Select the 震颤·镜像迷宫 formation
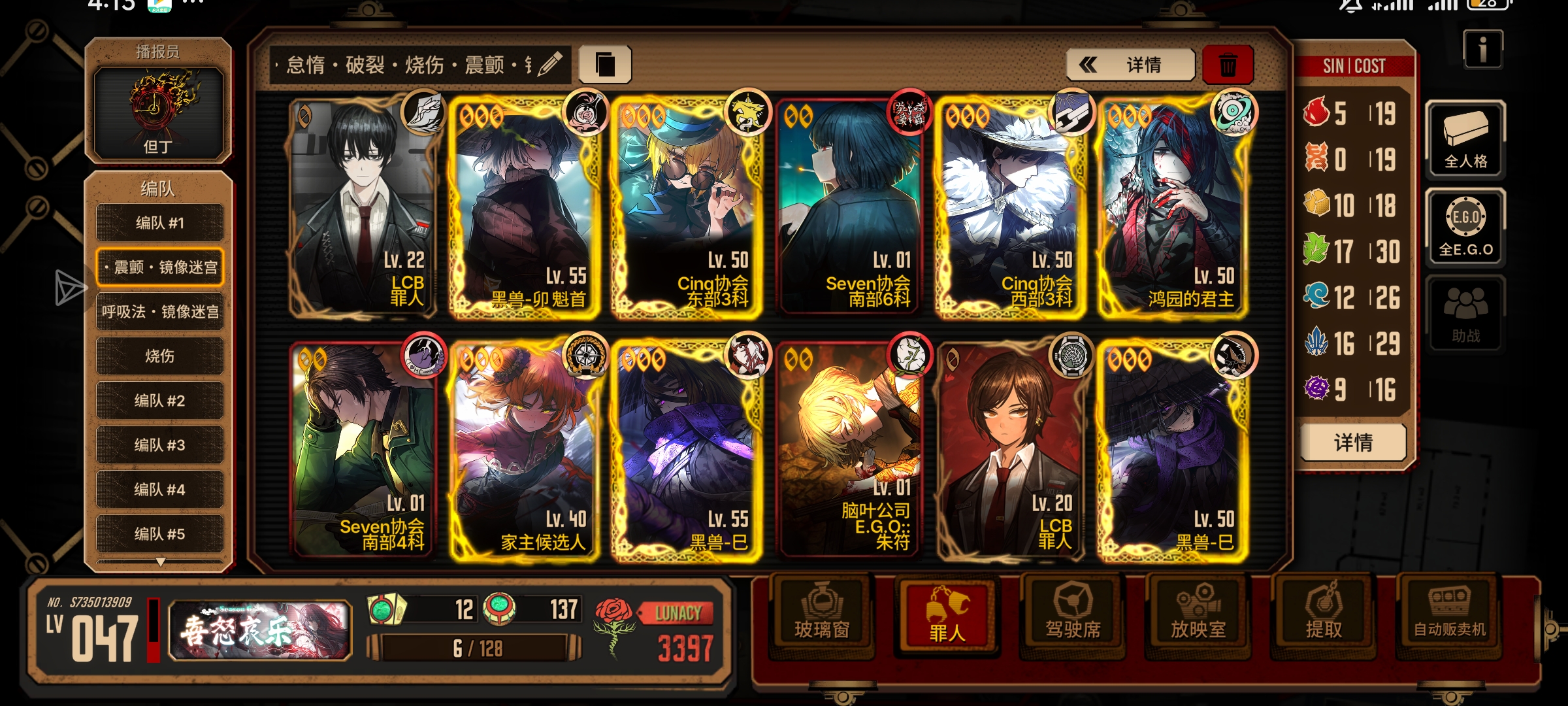This screenshot has height=706, width=1568. point(159,267)
